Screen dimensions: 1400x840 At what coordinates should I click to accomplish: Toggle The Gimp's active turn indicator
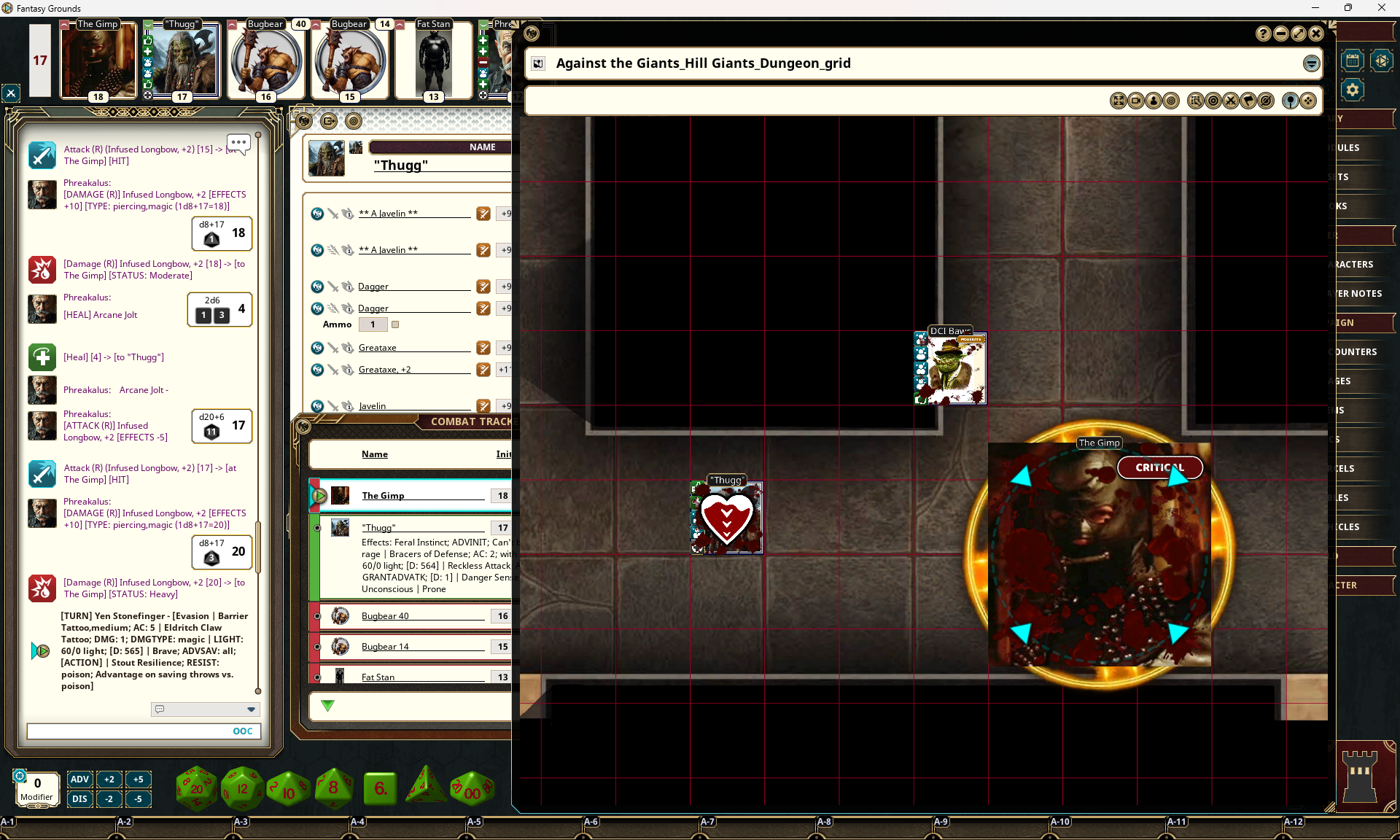coord(319,497)
